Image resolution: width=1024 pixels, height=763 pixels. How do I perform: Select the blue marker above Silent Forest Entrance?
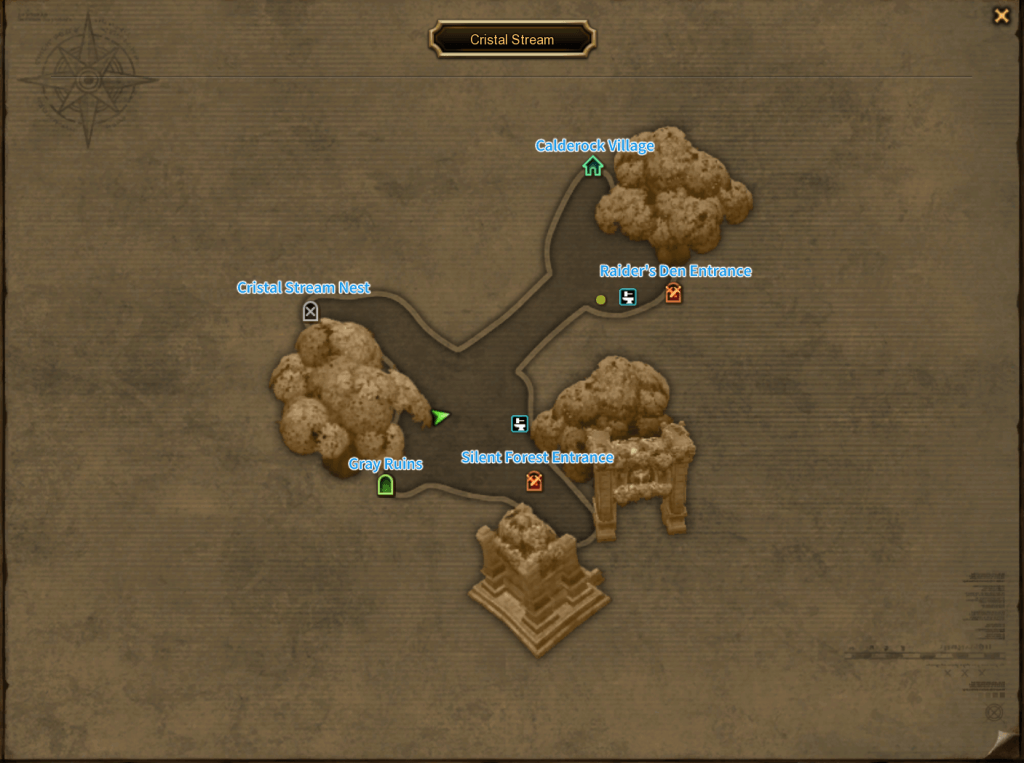[x=520, y=424]
